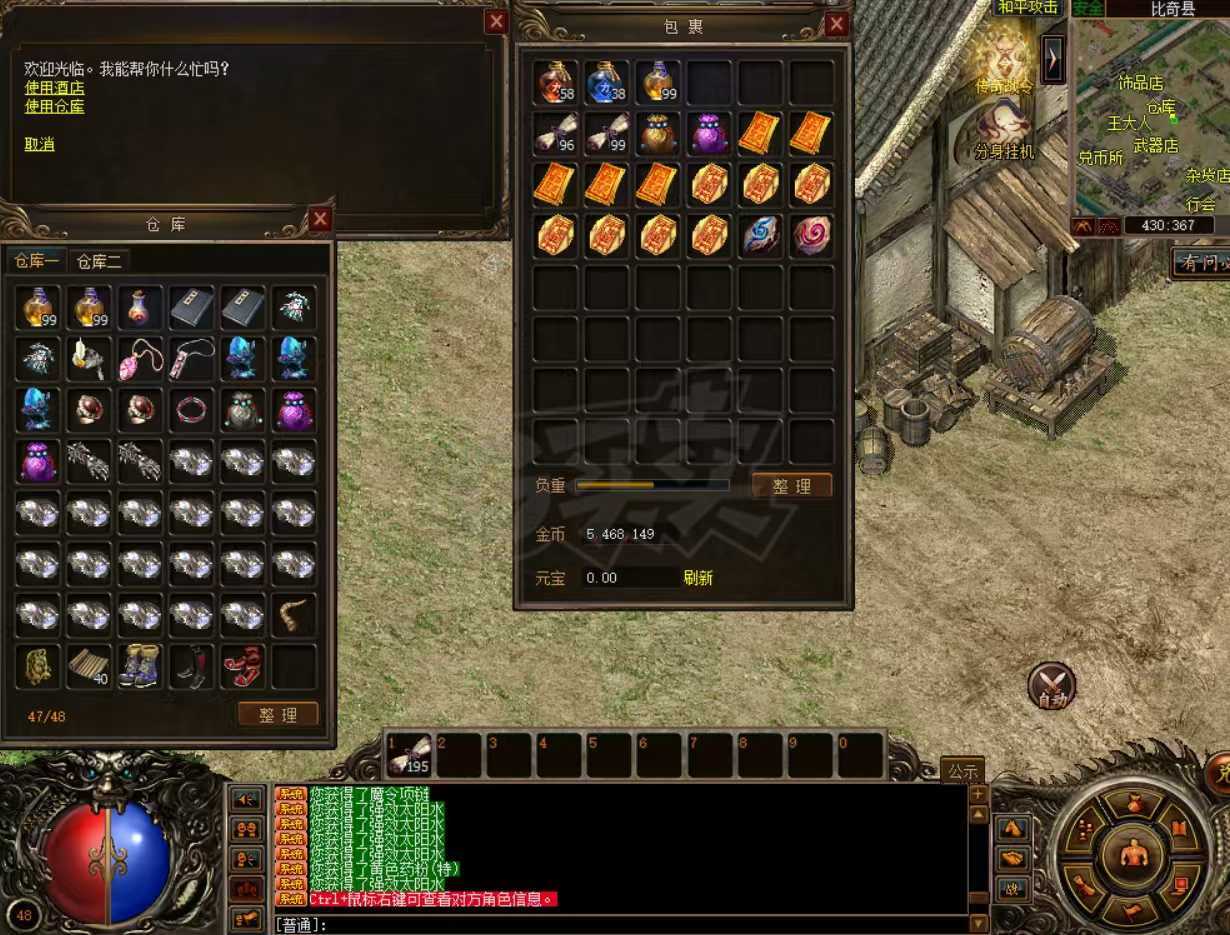The image size is (1230, 935).
Task: Open the 公示 notice button
Action: pyautogui.click(x=962, y=772)
